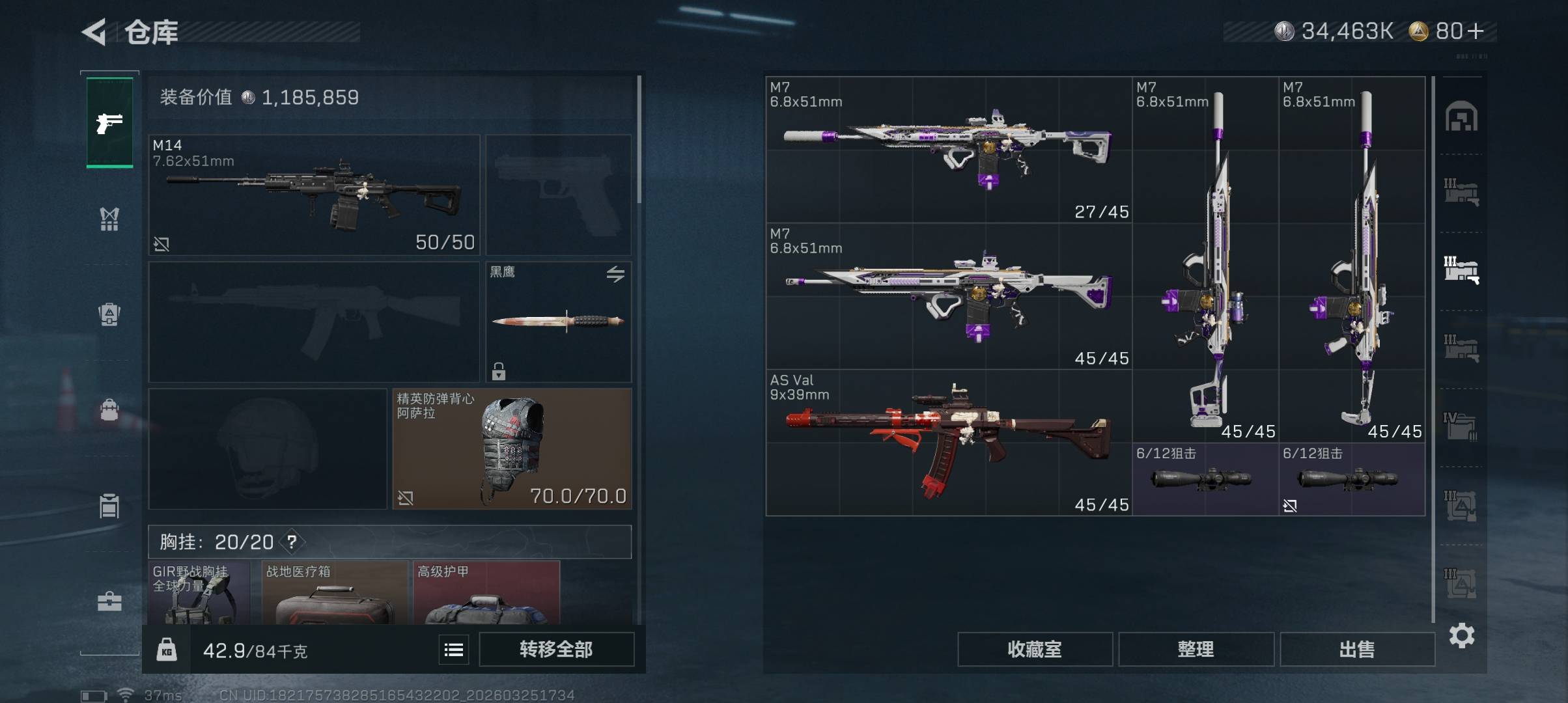Open stash settings gear icon

click(1462, 635)
